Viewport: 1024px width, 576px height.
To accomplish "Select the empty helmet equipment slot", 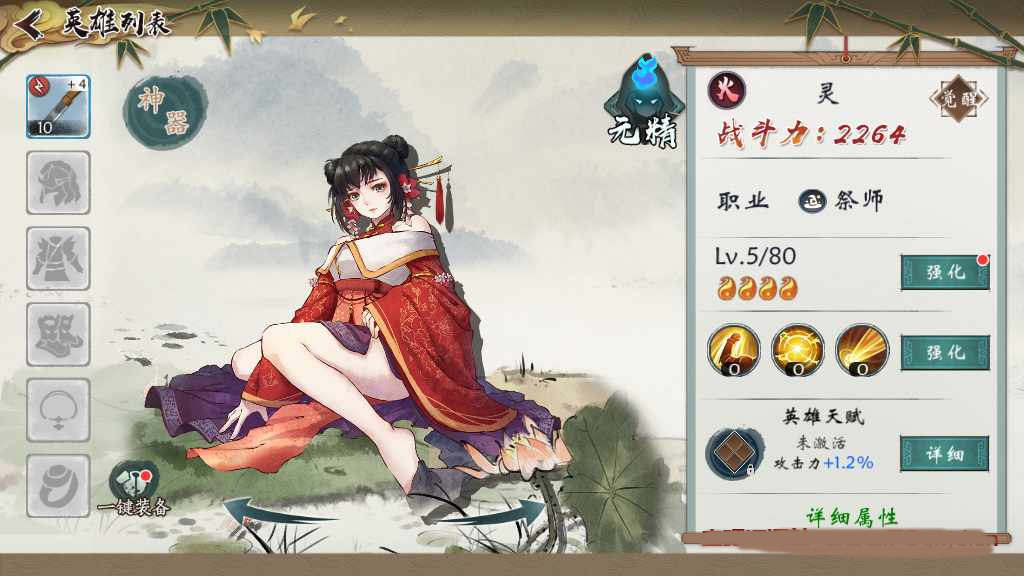I will tap(58, 182).
